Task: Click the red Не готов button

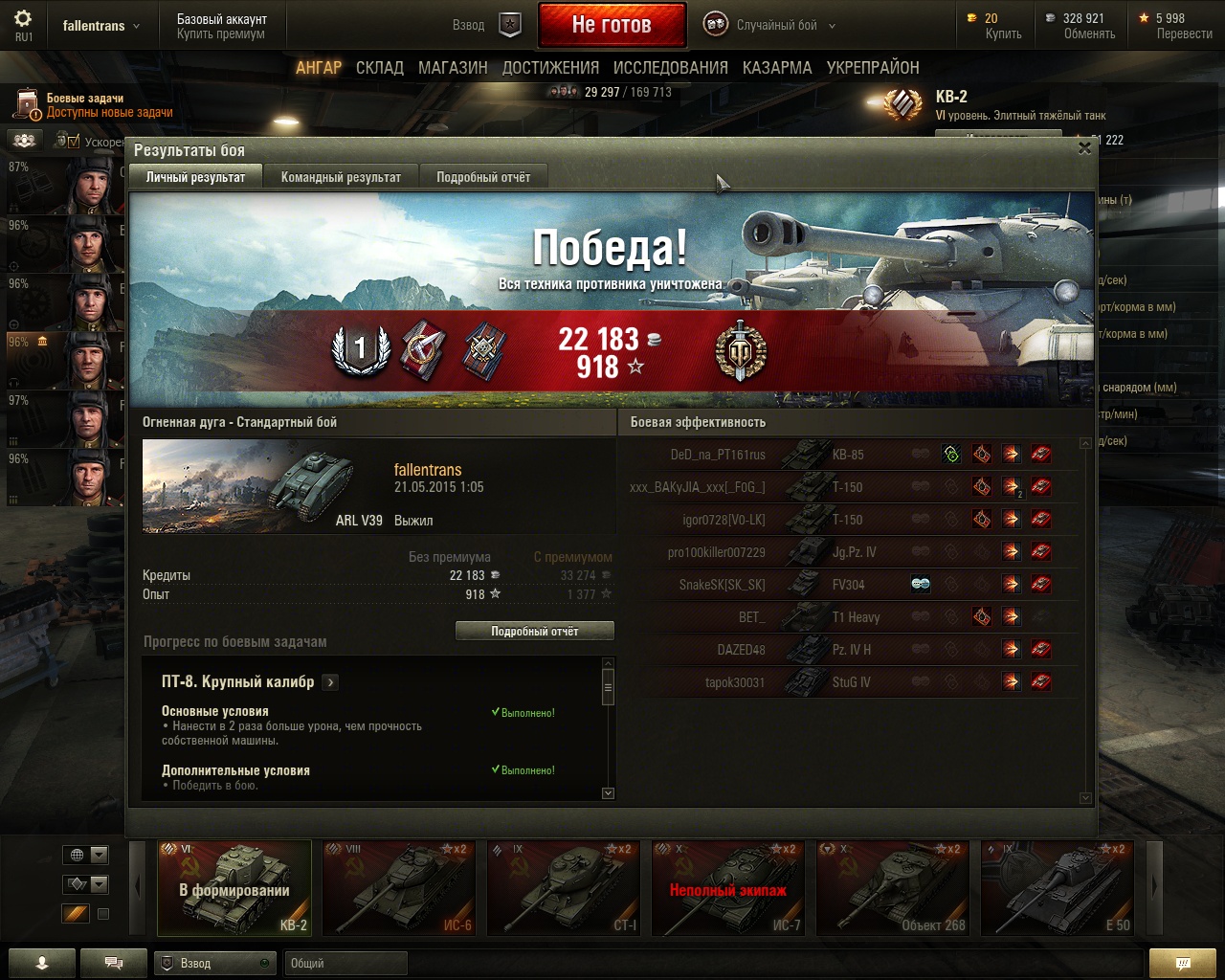Action: point(612,26)
